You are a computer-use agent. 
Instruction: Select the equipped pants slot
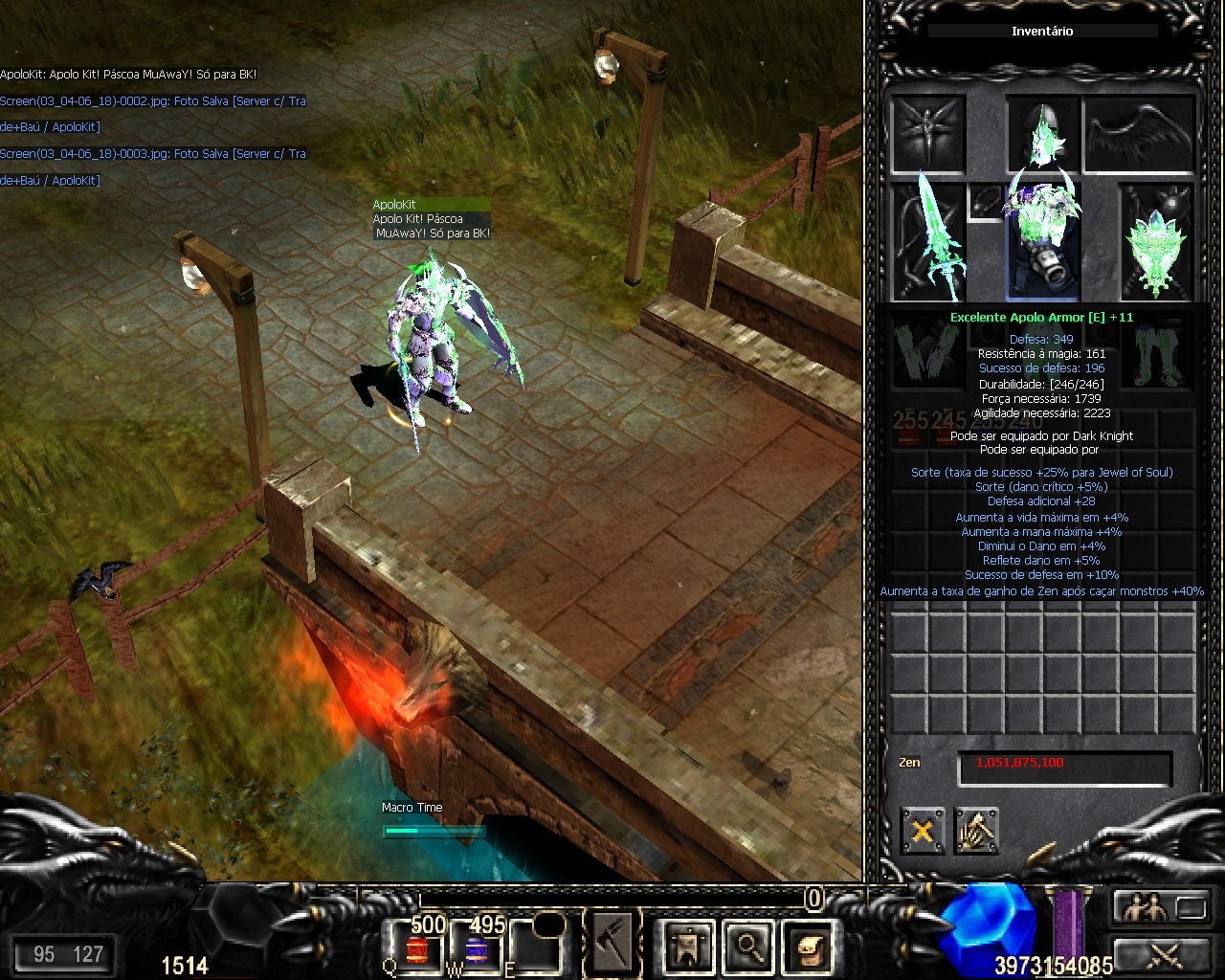[1158, 354]
